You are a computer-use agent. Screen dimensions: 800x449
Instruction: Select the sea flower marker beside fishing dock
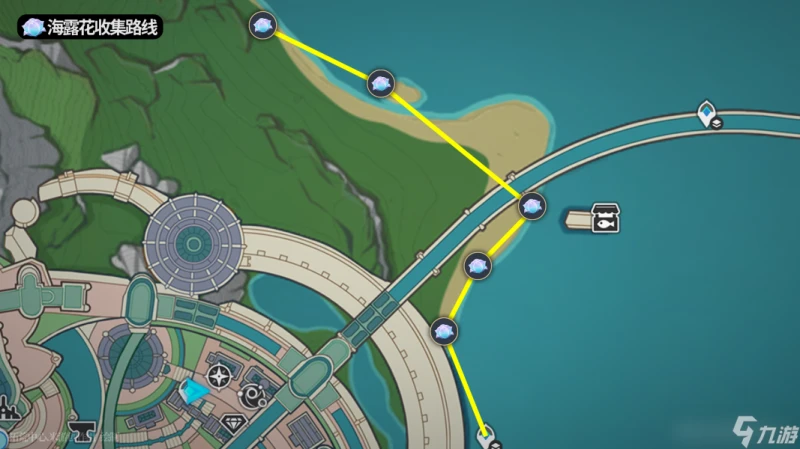(x=532, y=207)
